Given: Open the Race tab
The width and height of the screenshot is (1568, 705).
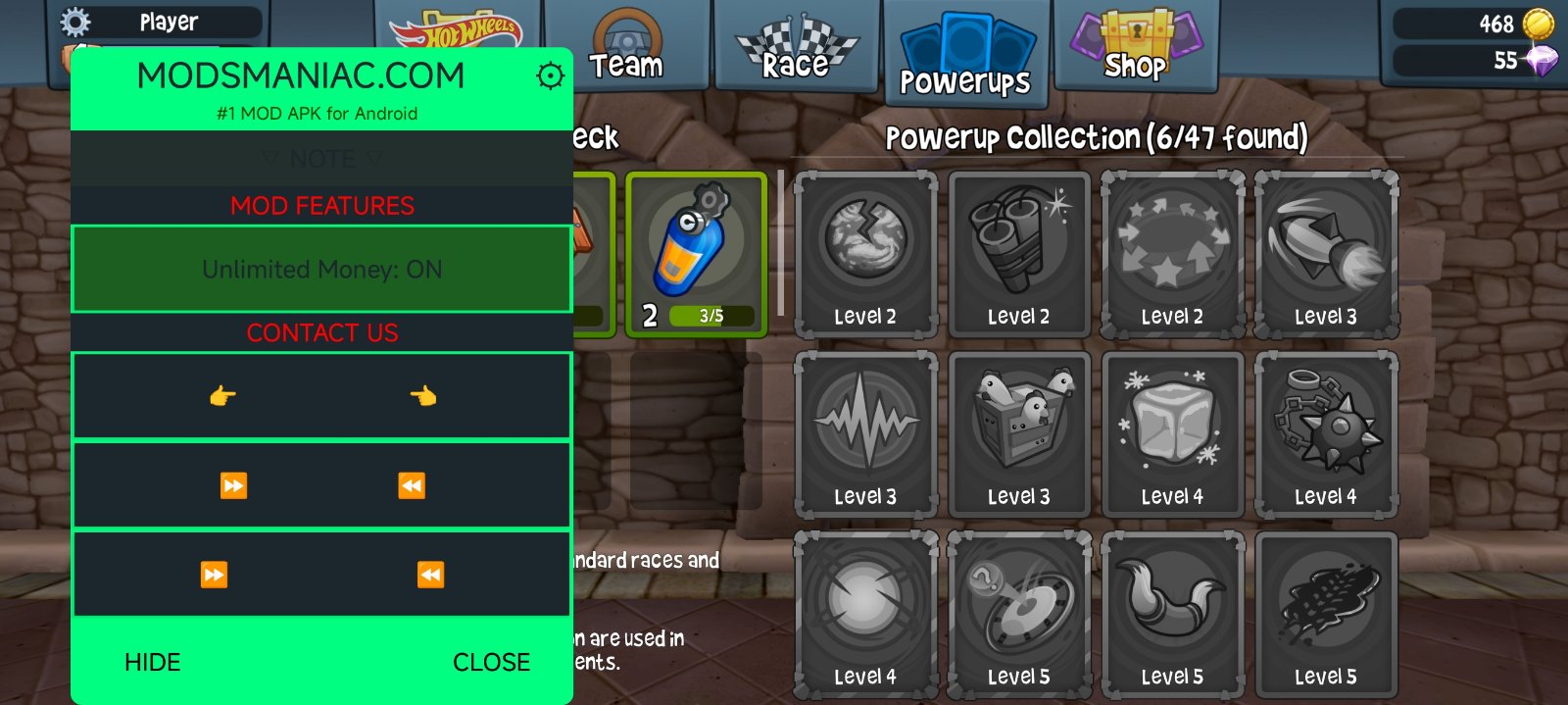Looking at the screenshot, I should pyautogui.click(x=797, y=49).
